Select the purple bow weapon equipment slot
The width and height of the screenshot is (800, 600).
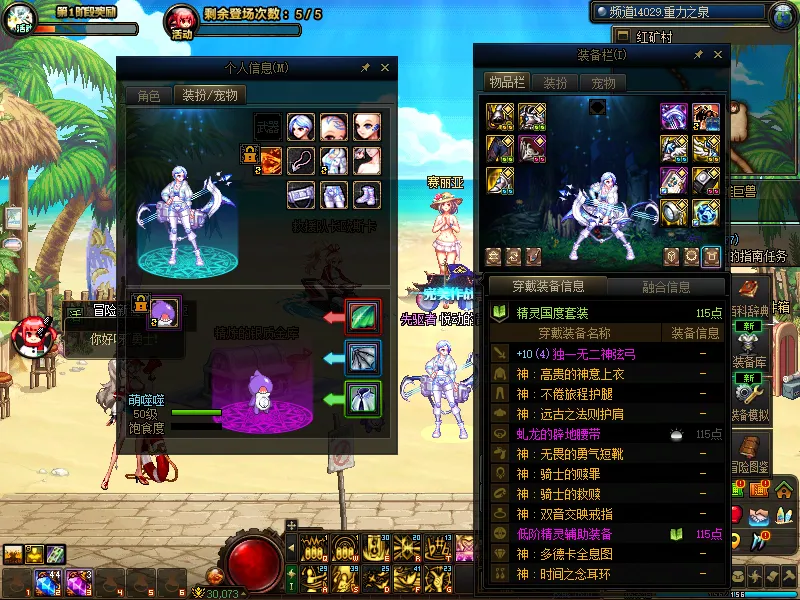point(674,116)
